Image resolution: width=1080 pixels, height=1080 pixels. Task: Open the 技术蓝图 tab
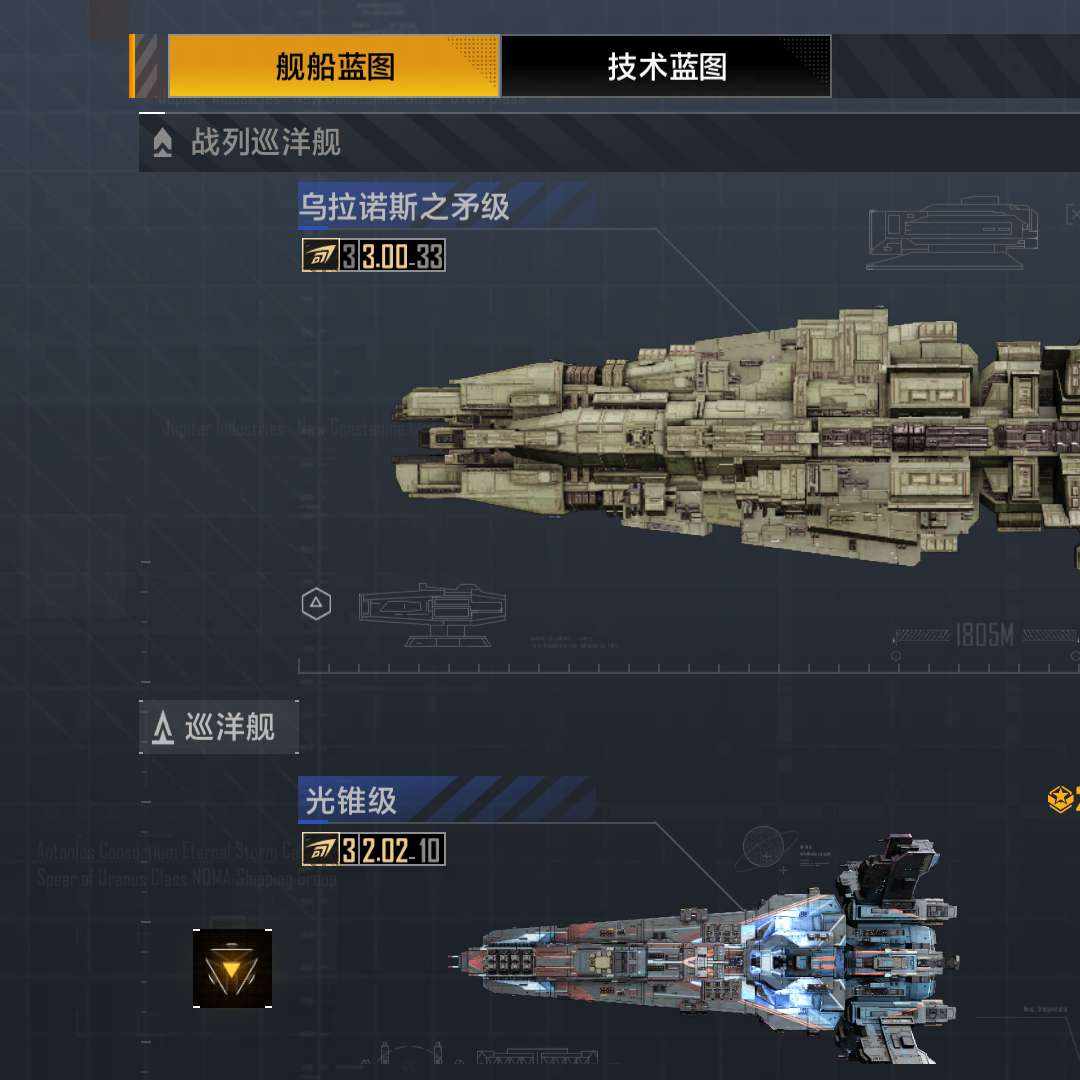[666, 67]
